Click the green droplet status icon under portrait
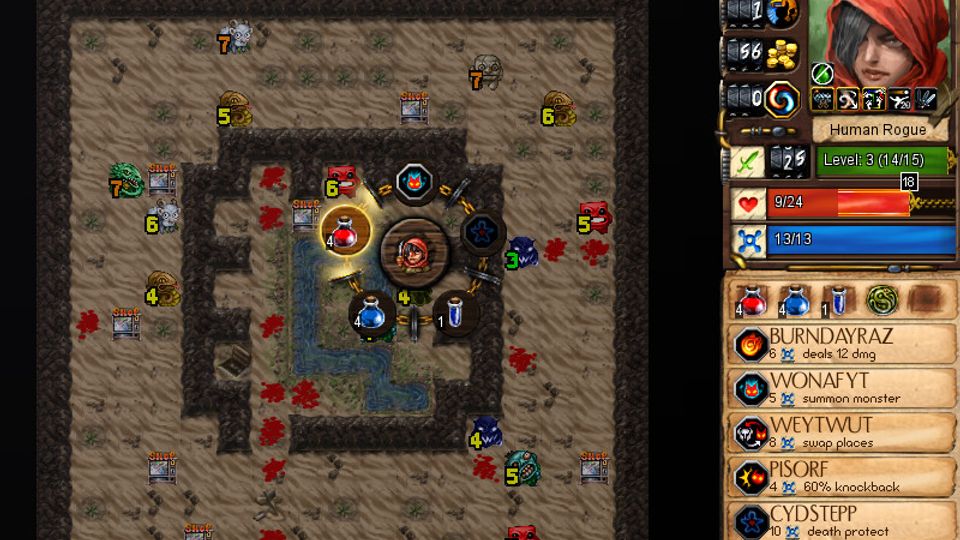The image size is (960, 540). pyautogui.click(x=821, y=73)
